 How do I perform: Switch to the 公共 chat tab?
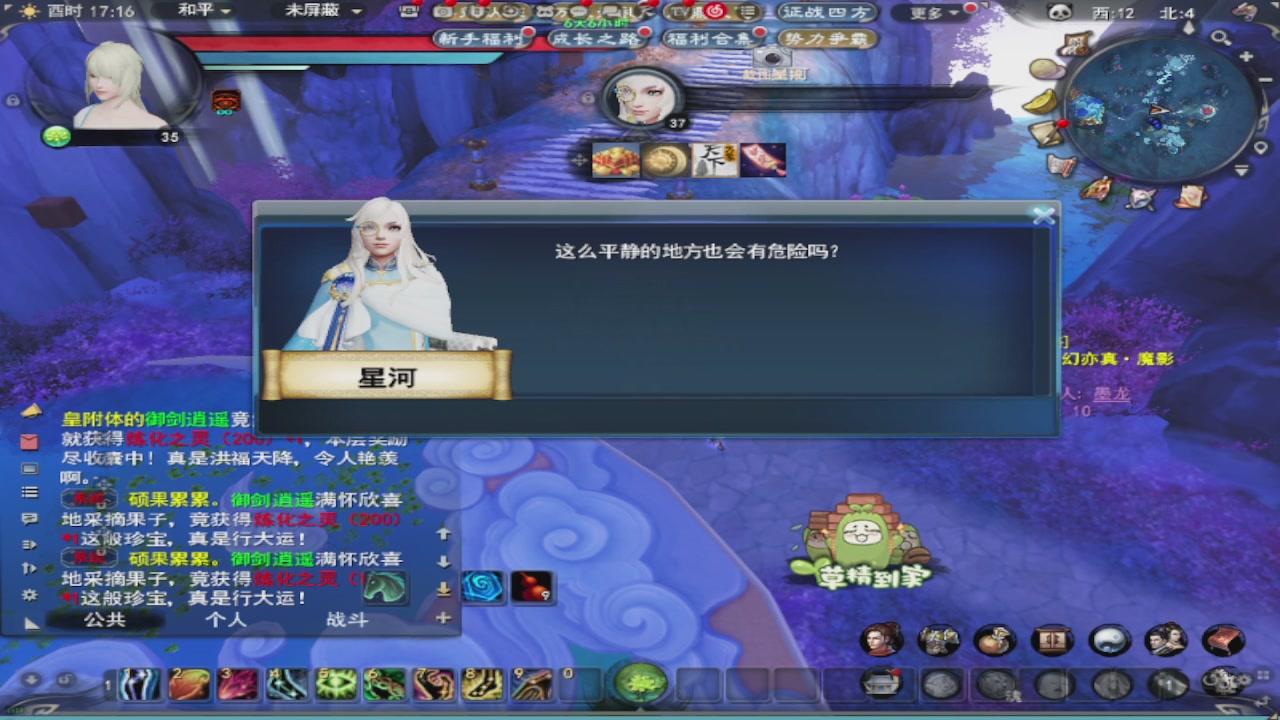pos(103,620)
